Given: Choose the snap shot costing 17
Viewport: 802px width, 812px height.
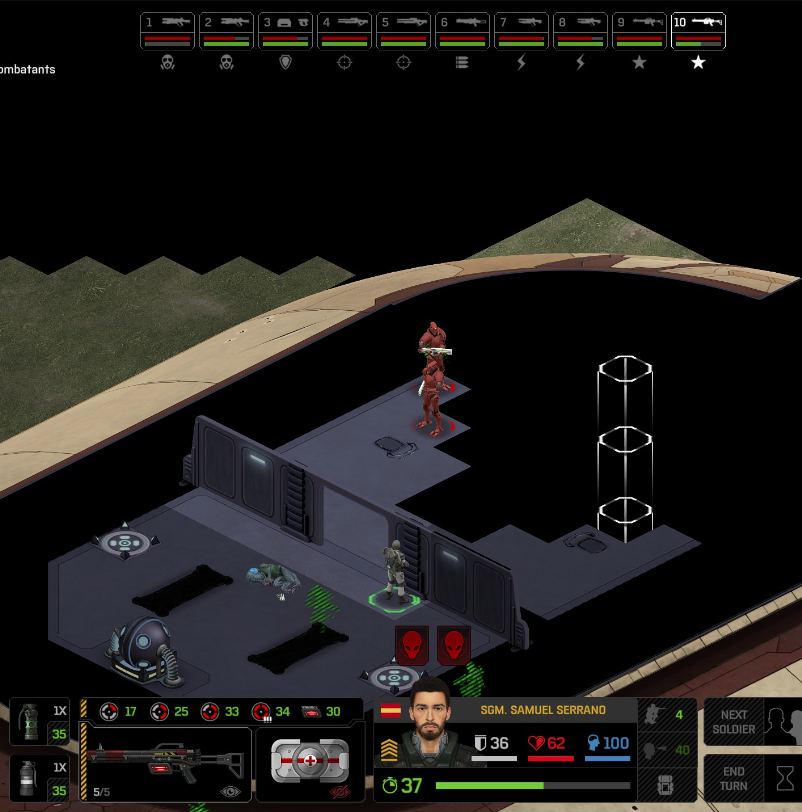Looking at the screenshot, I should tap(119, 712).
